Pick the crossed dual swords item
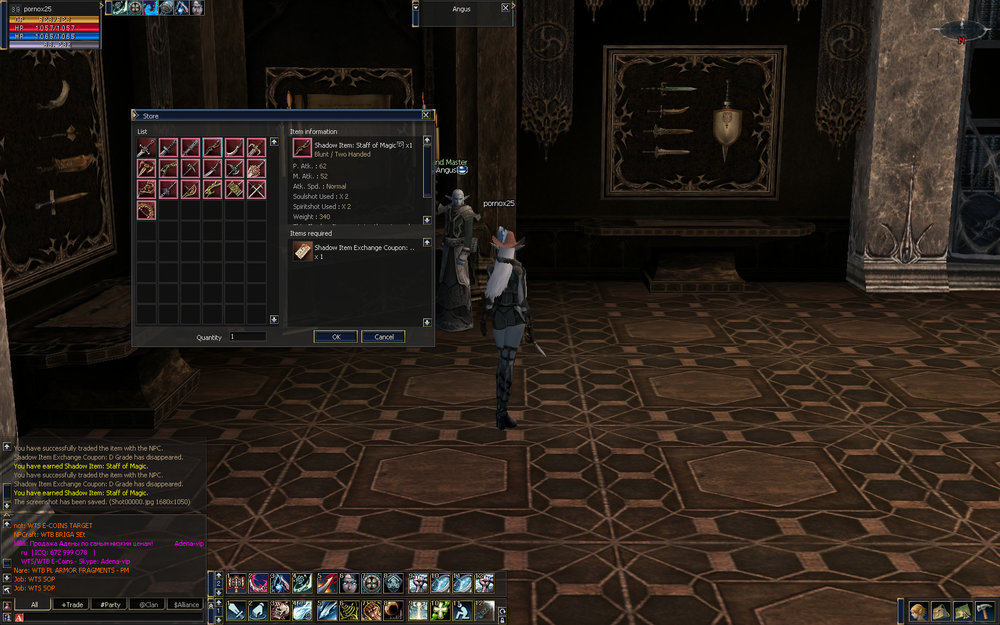 pos(256,189)
